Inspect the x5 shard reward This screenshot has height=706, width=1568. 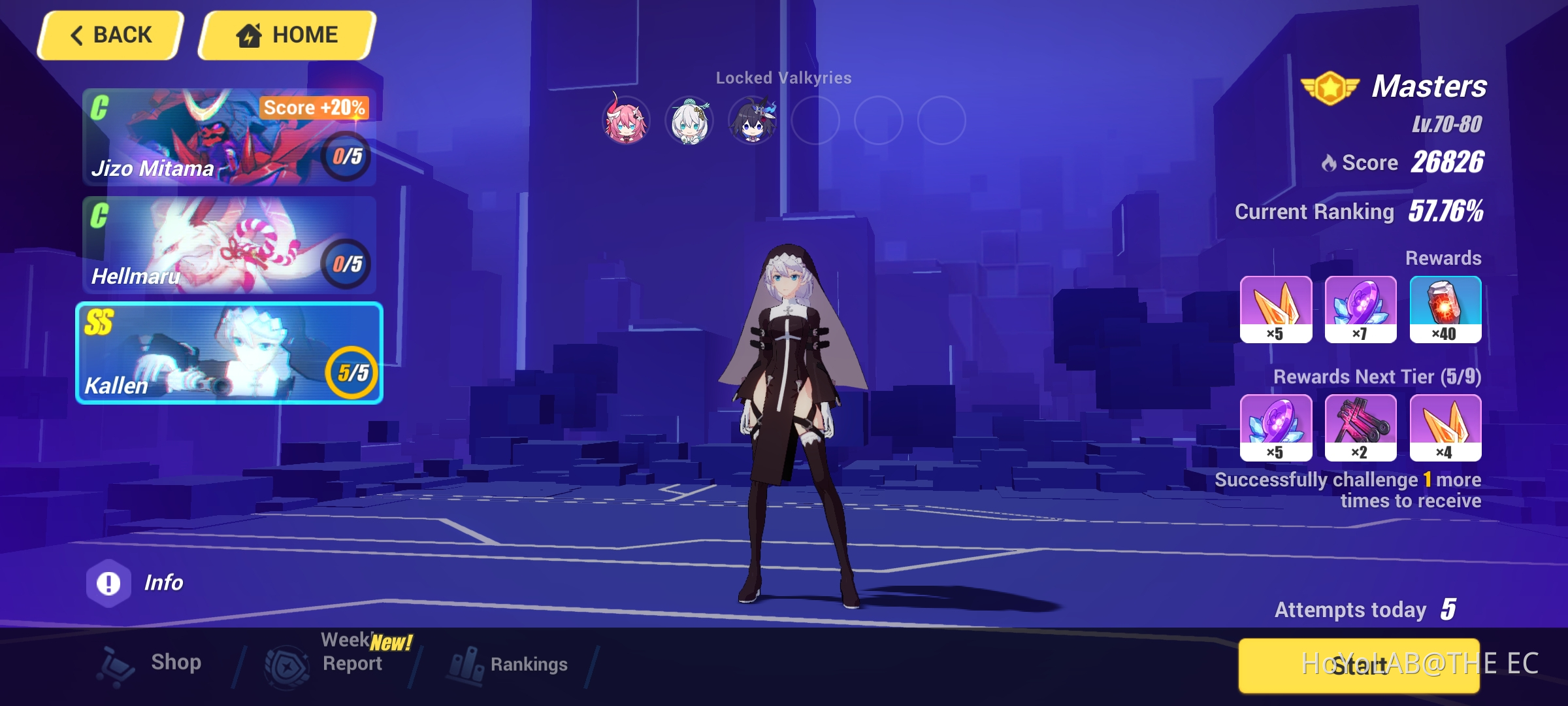1276,309
